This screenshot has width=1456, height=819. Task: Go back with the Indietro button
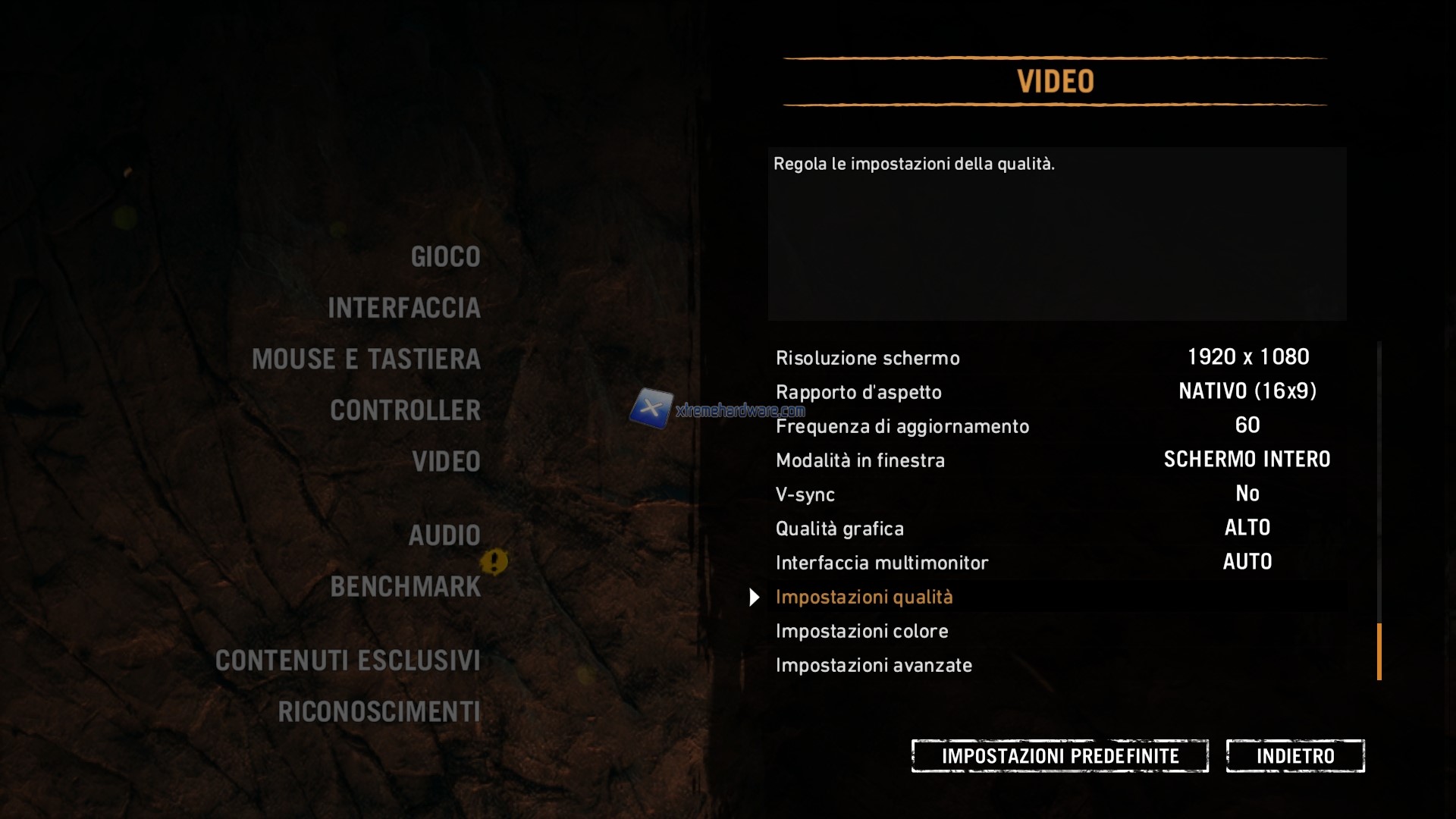[1295, 756]
